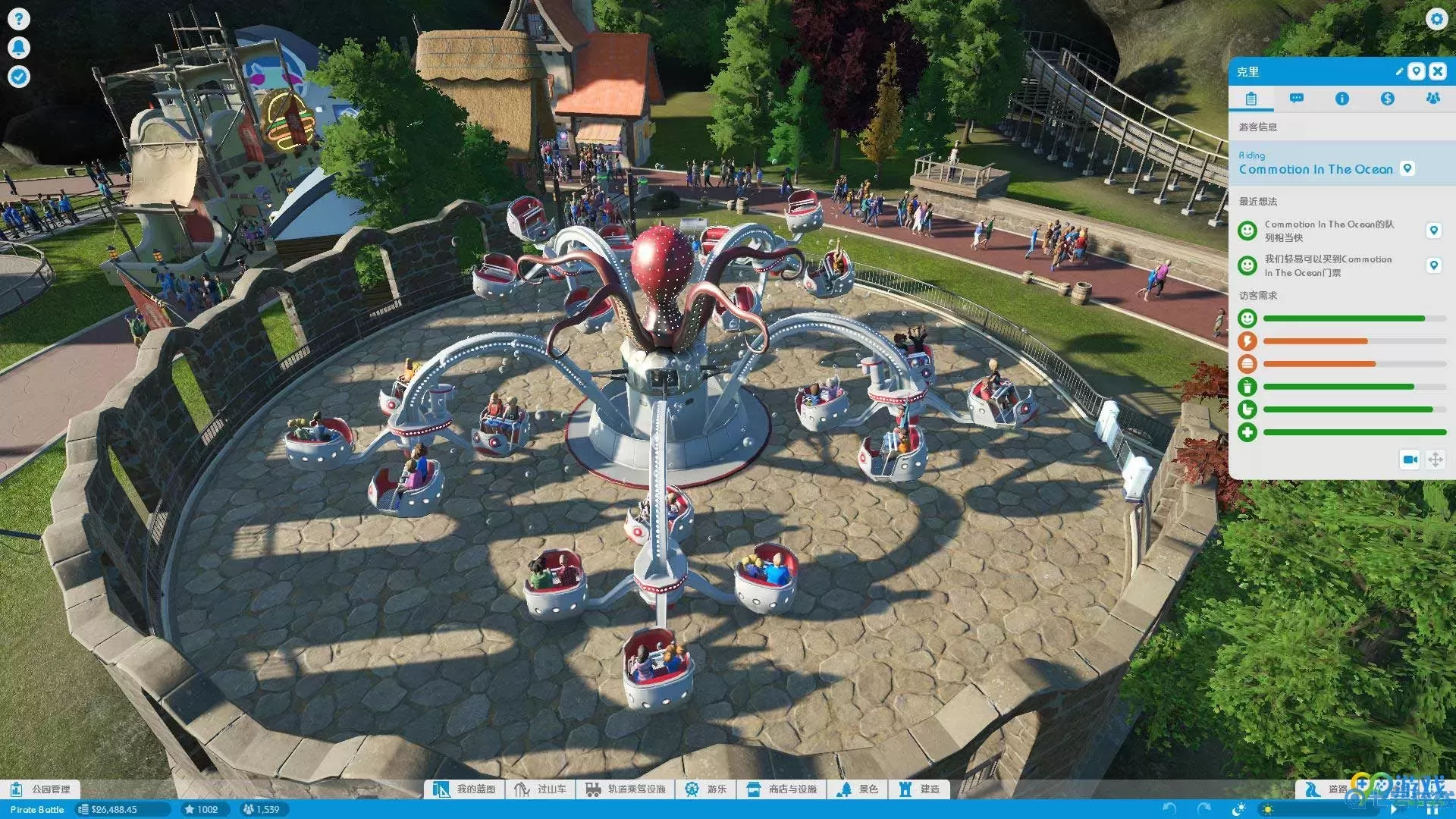The width and height of the screenshot is (1456, 819).
Task: Open the 建造 building menu
Action: [x=920, y=789]
